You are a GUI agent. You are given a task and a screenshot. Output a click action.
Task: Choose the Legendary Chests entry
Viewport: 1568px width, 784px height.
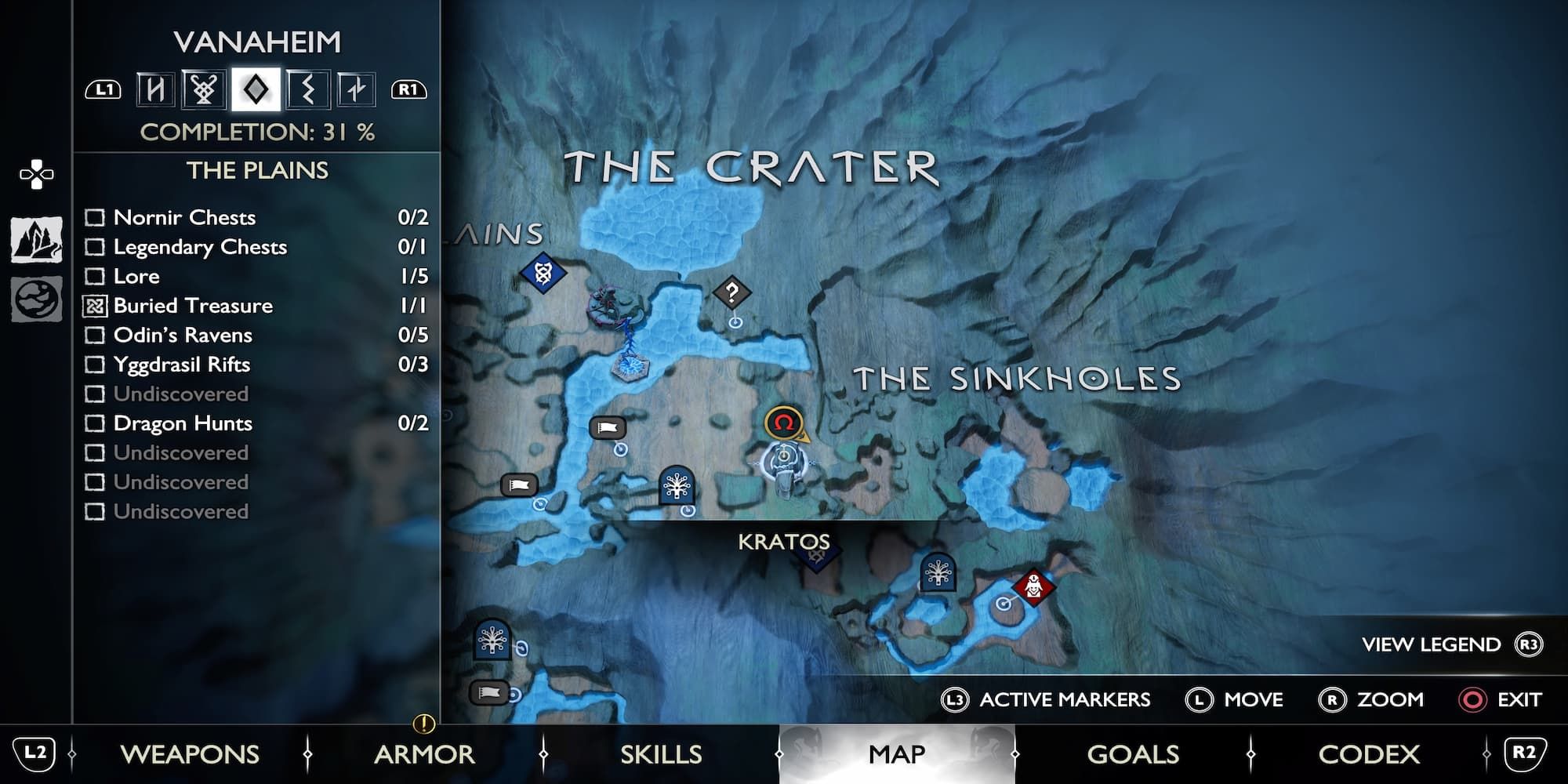[200, 247]
